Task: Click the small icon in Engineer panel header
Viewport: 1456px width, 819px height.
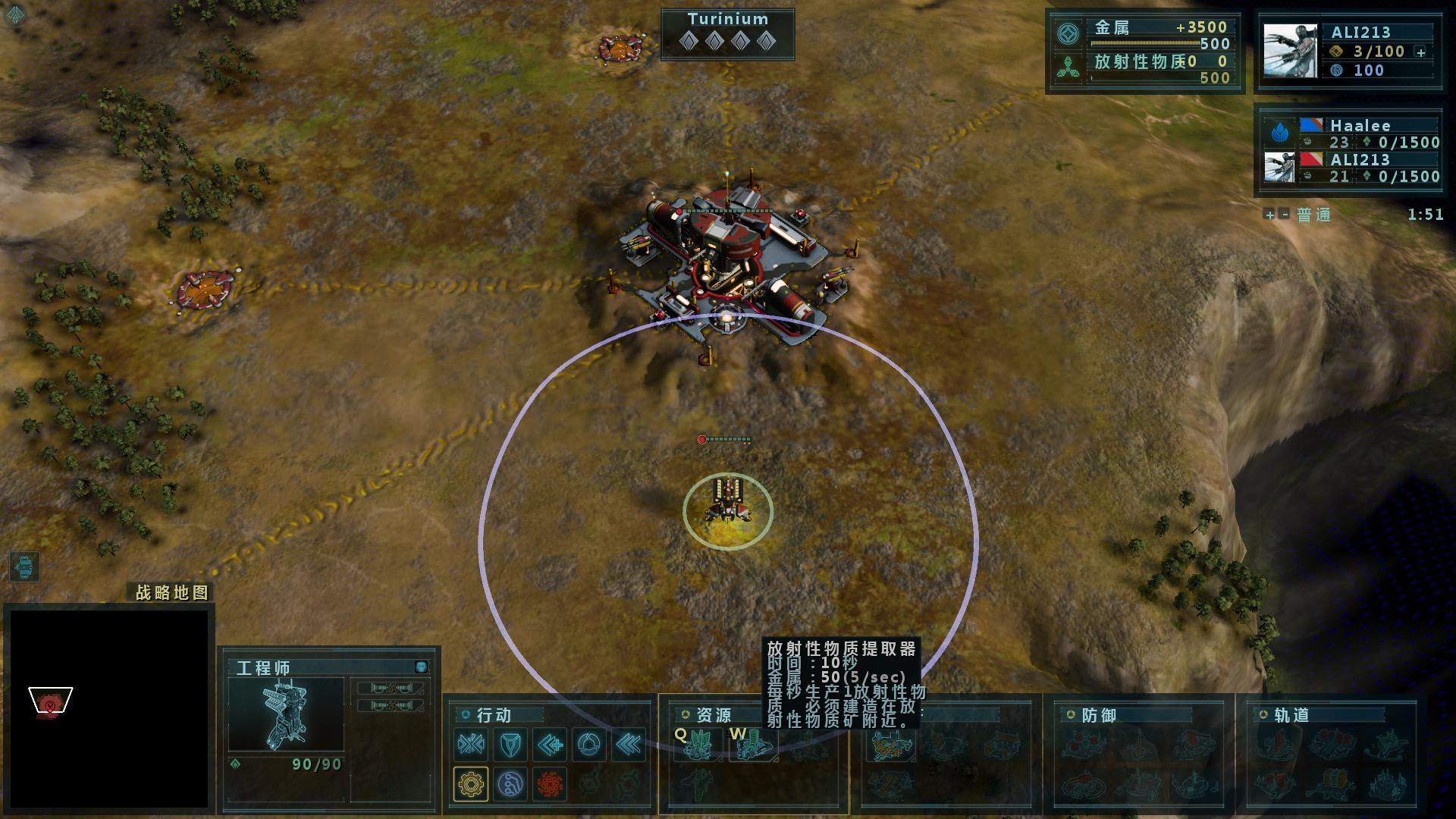Action: (422, 667)
